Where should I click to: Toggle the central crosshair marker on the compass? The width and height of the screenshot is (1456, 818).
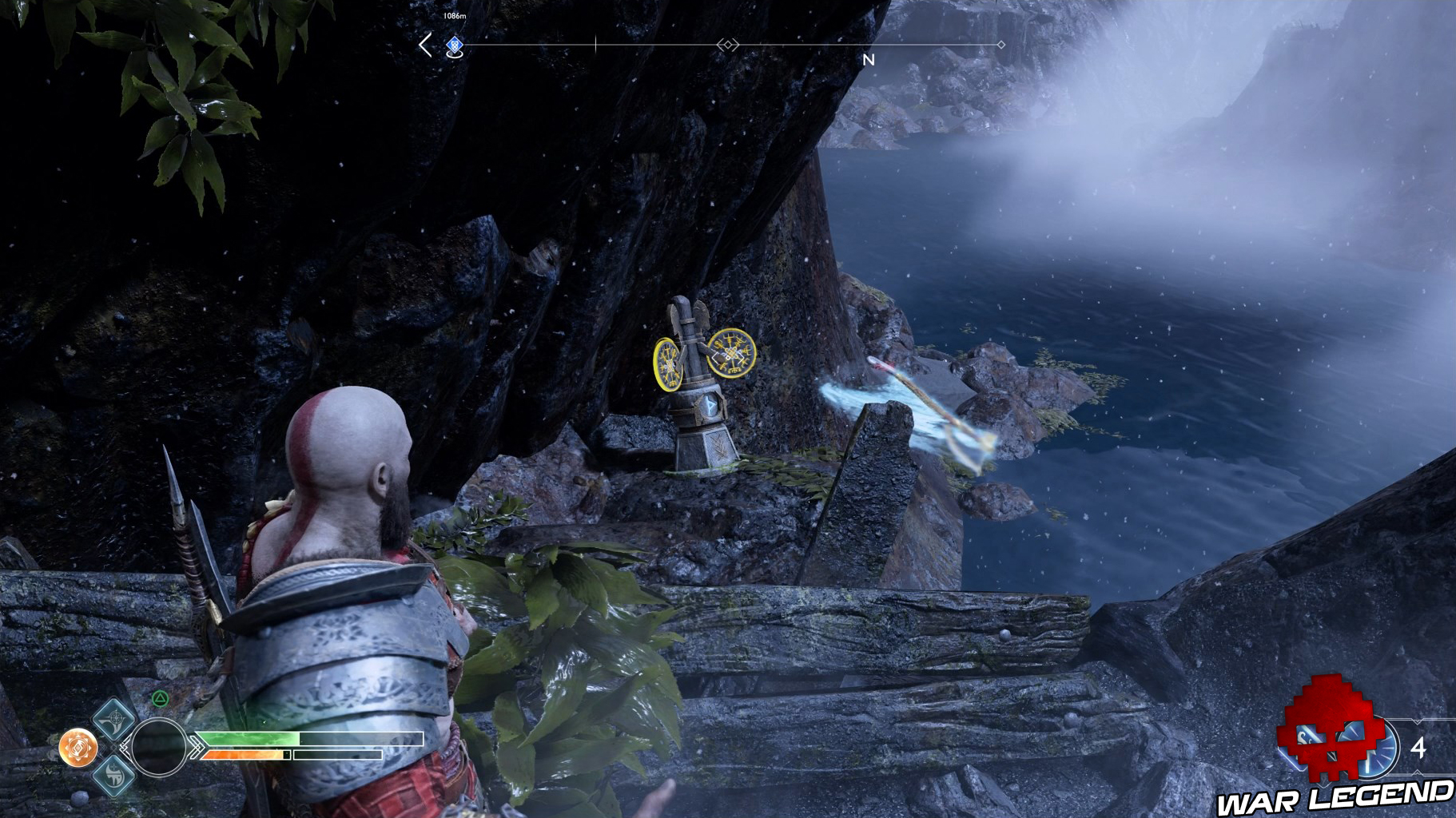(727, 45)
